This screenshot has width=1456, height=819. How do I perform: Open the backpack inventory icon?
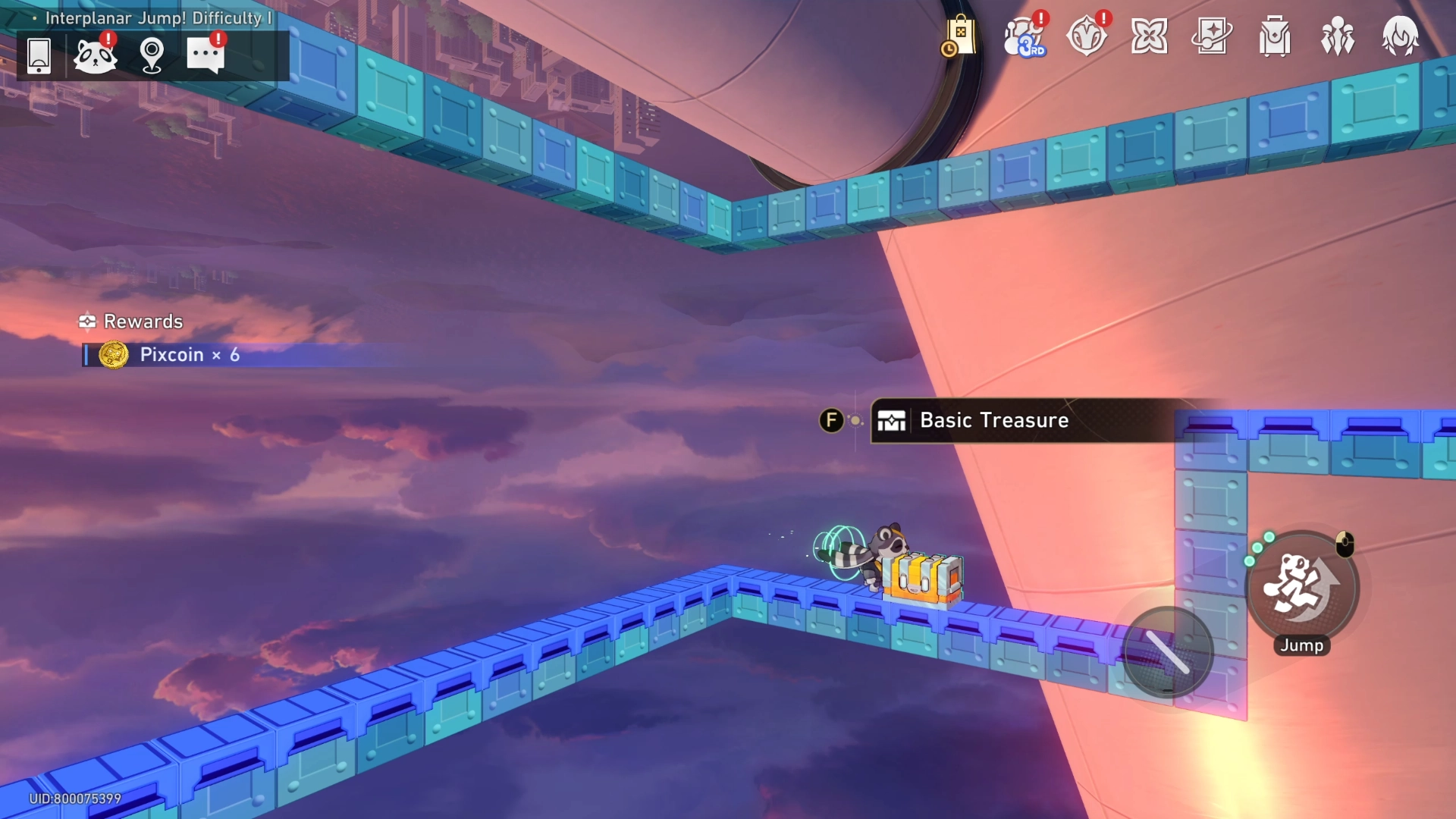1275,36
